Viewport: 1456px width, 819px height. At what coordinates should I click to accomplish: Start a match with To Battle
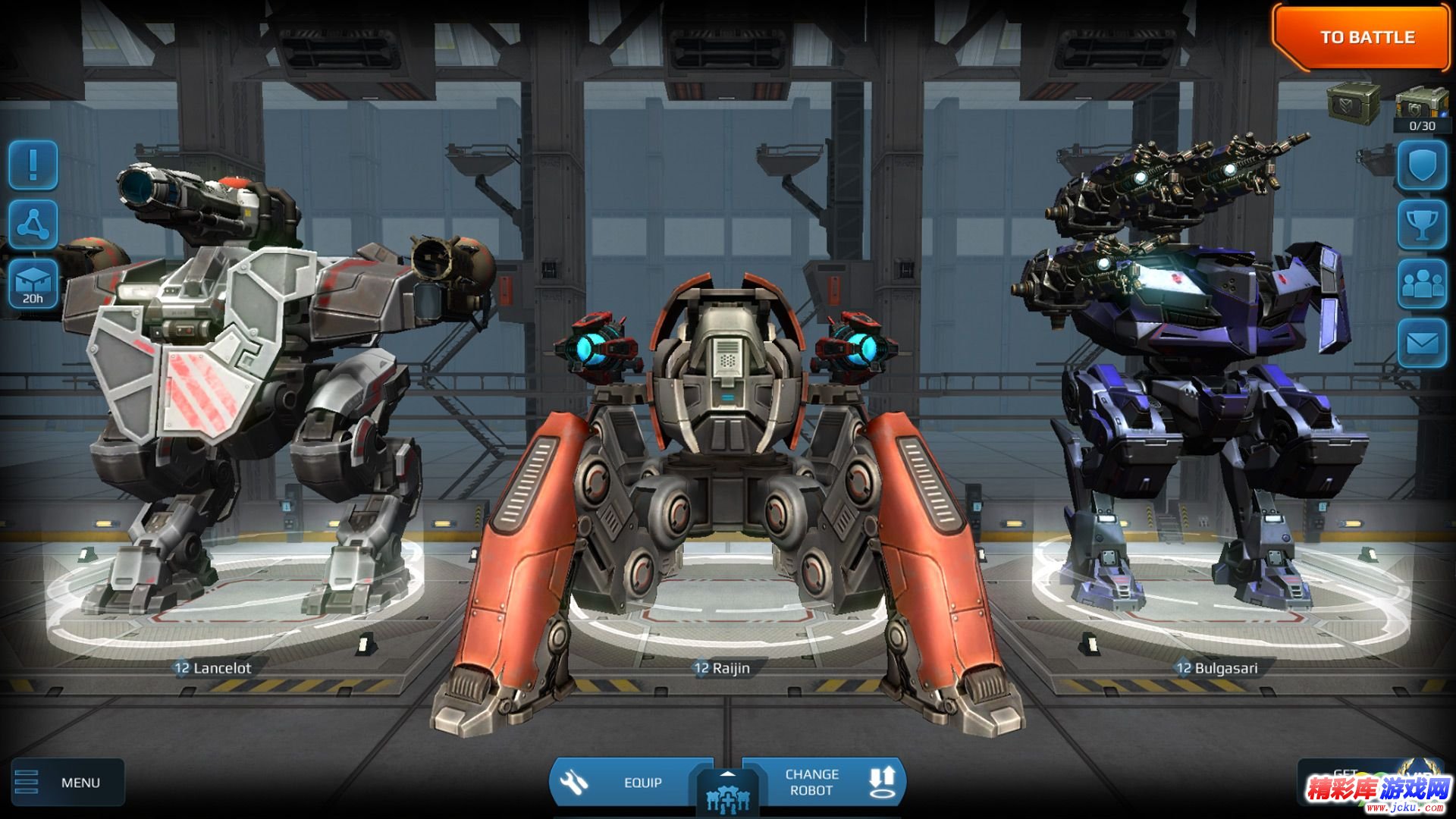1365,37
